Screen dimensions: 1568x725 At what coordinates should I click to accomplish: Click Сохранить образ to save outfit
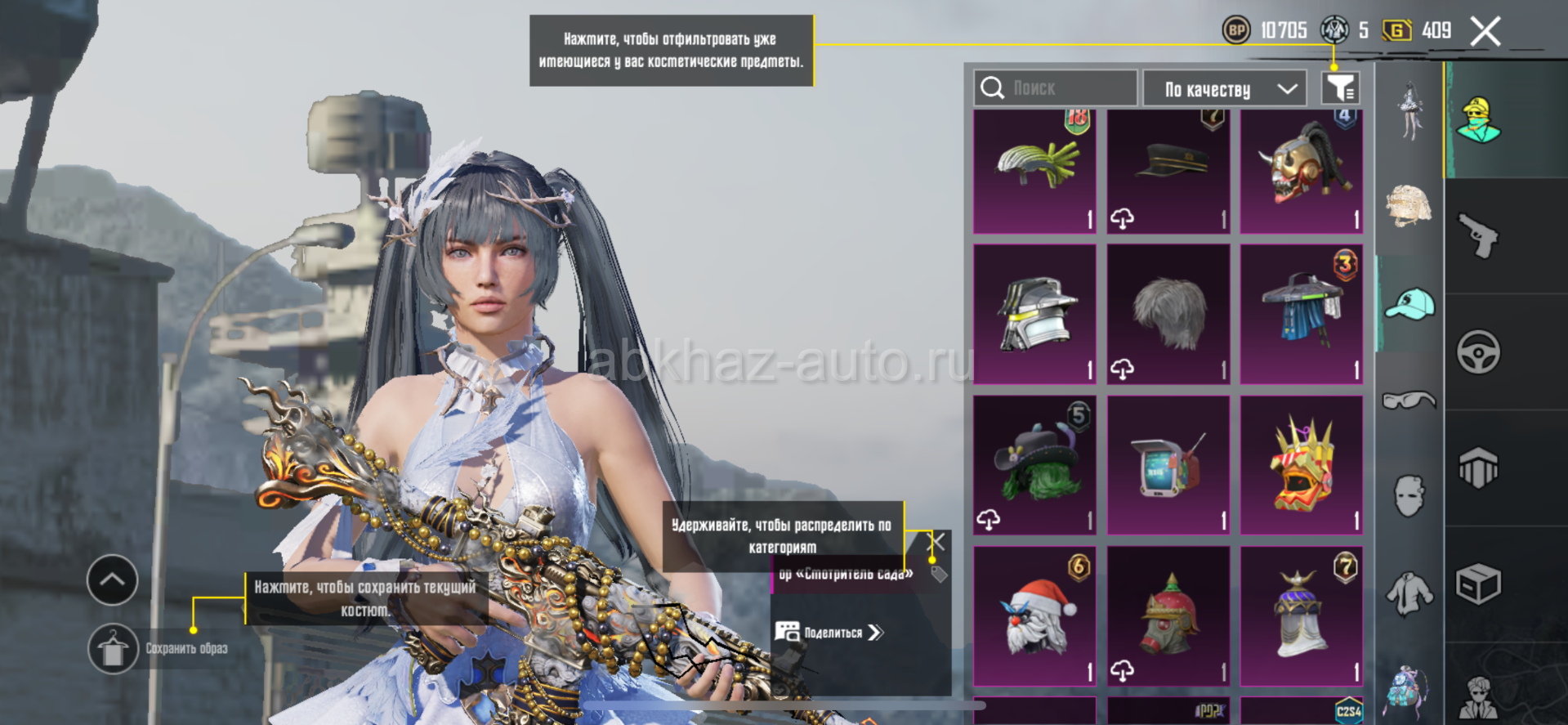click(x=114, y=649)
